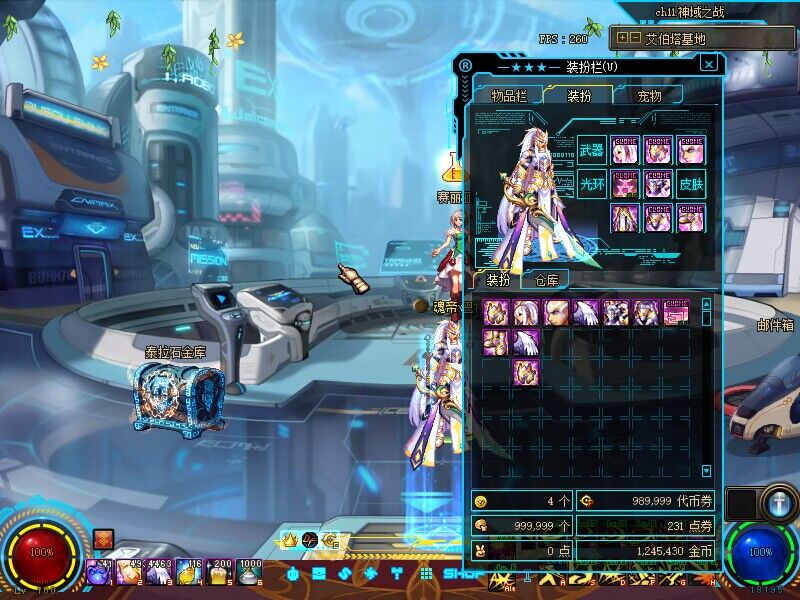Open the 仓库 storage sub-tab
This screenshot has width=800, height=600.
tap(546, 280)
